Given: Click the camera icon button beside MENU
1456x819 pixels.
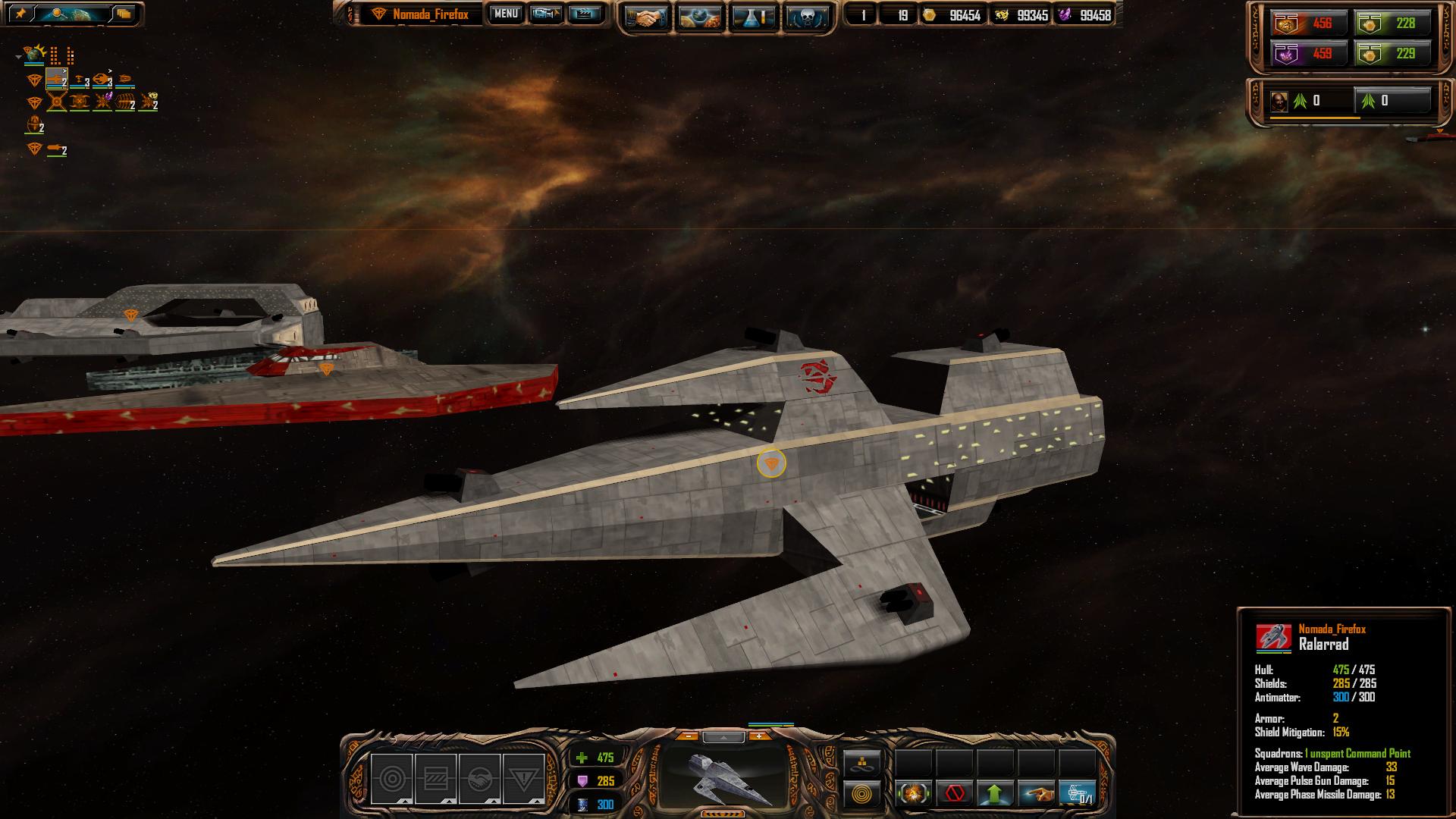Looking at the screenshot, I should click(x=545, y=14).
